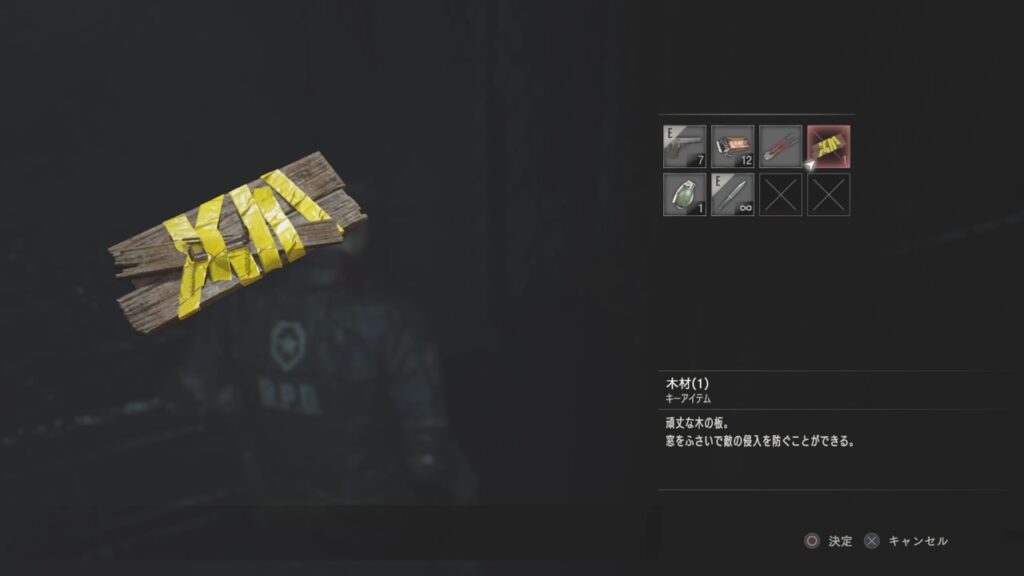1024x576 pixels.
Task: Select the handgun ammo box slot
Action: [732, 146]
